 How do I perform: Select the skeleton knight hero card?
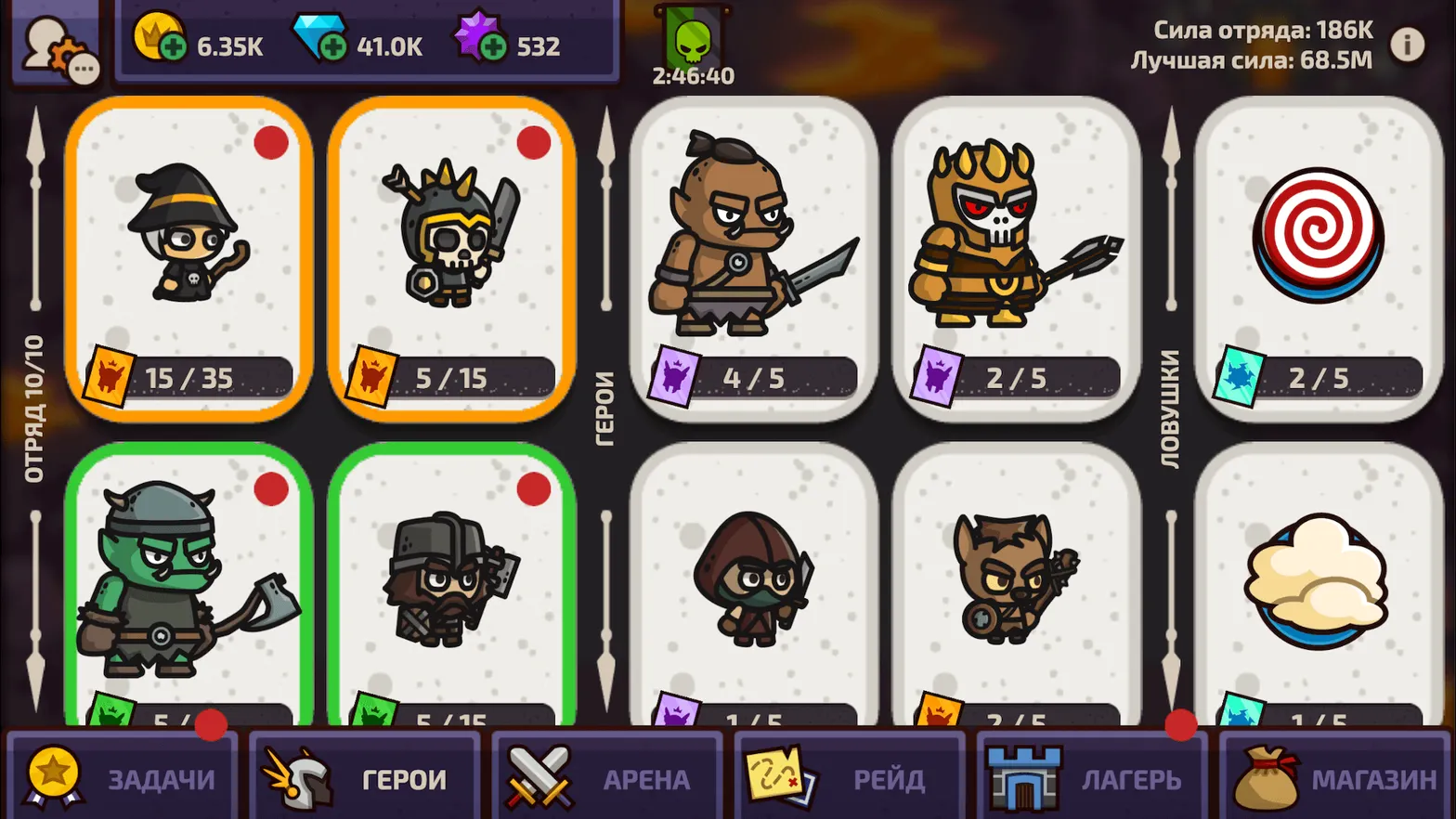click(452, 258)
